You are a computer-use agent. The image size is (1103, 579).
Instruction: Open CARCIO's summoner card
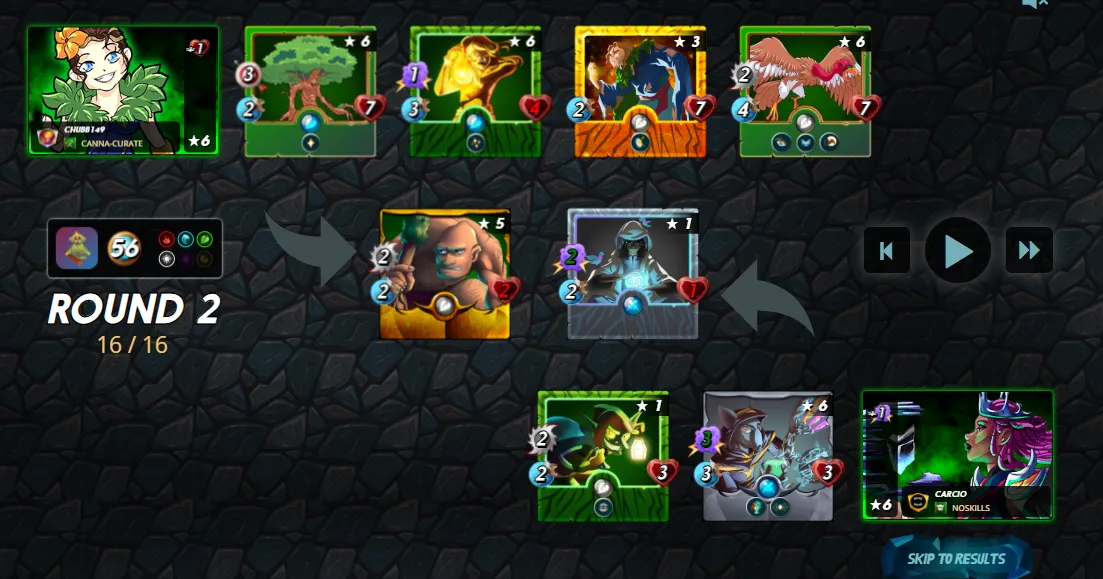(957, 455)
